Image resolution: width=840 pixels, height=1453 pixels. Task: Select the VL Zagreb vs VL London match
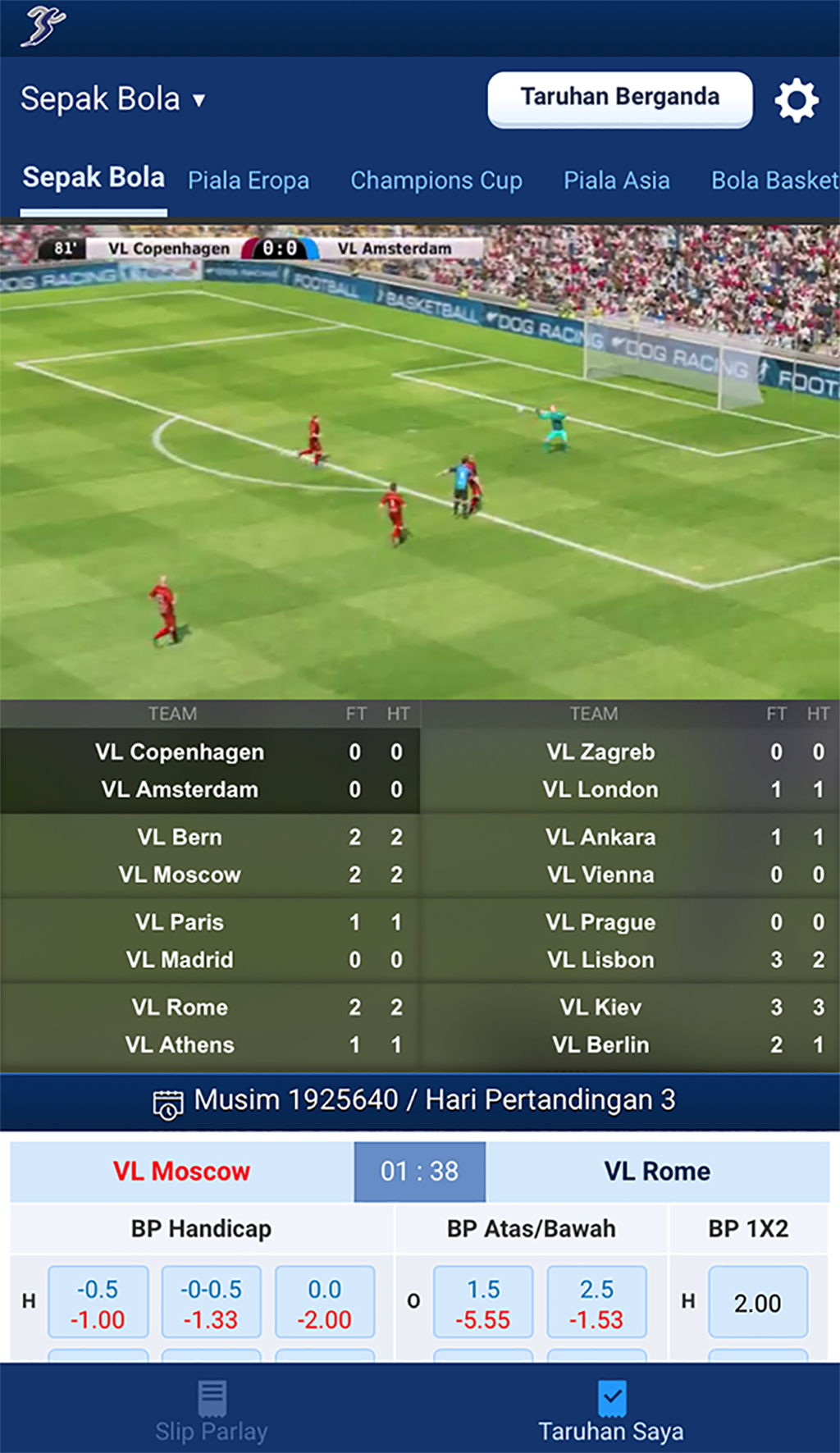pyautogui.click(x=630, y=770)
